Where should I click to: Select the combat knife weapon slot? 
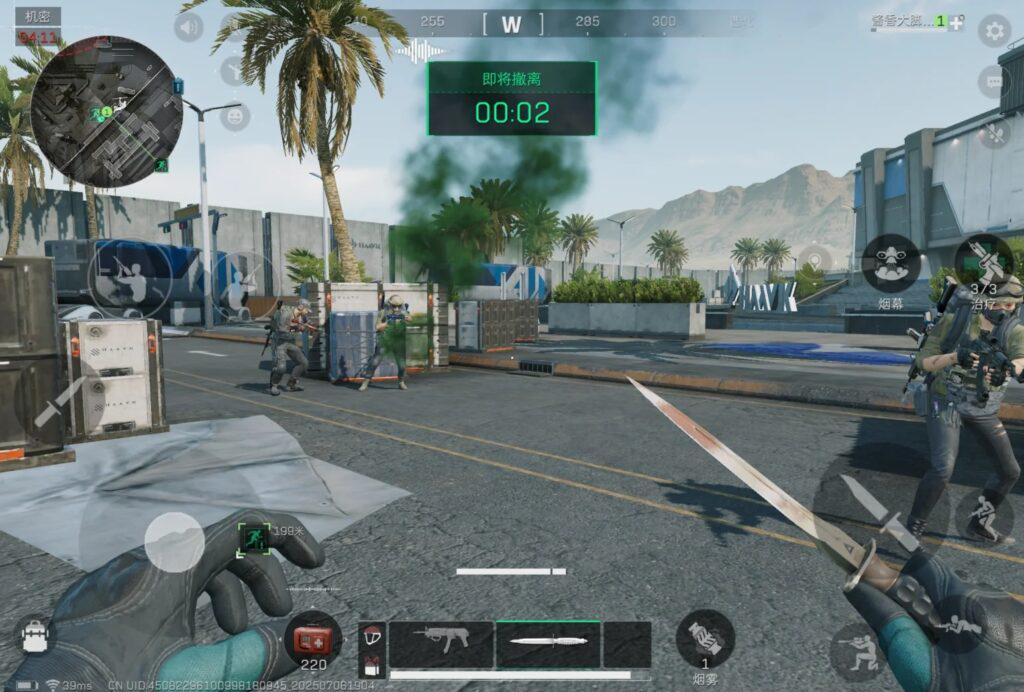[x=548, y=643]
